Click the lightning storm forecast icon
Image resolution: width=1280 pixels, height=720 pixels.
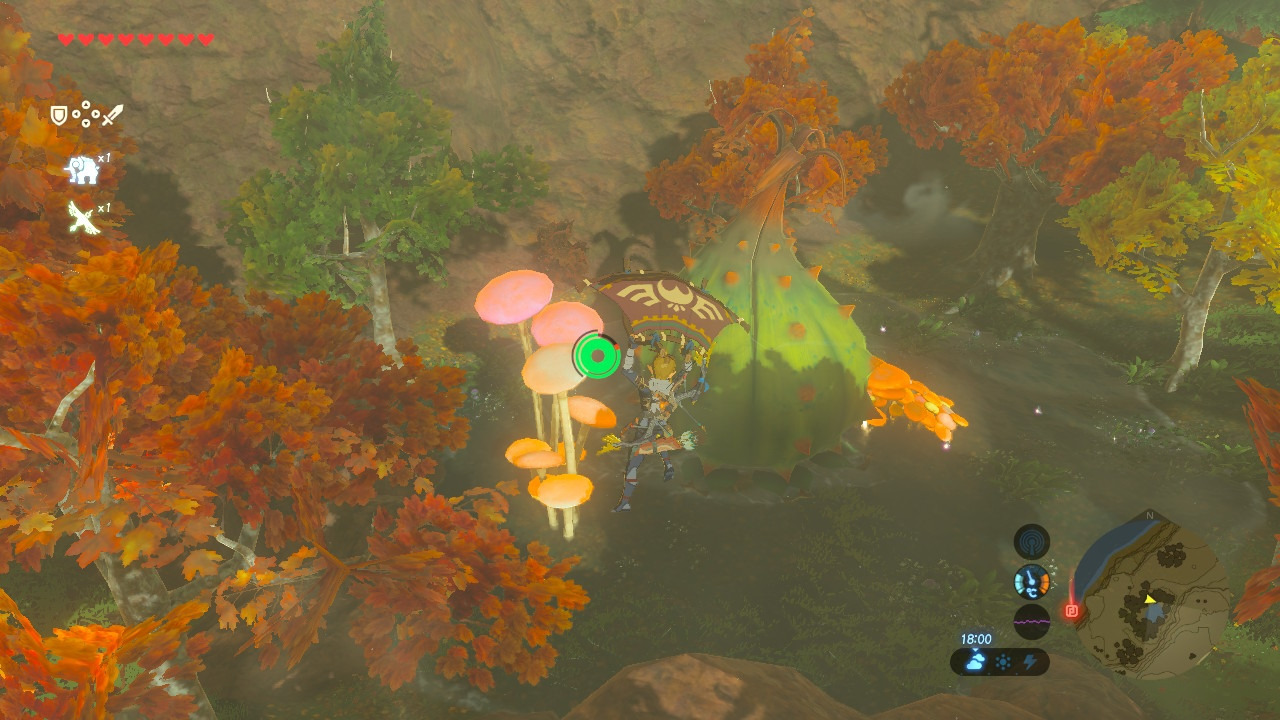click(1029, 662)
